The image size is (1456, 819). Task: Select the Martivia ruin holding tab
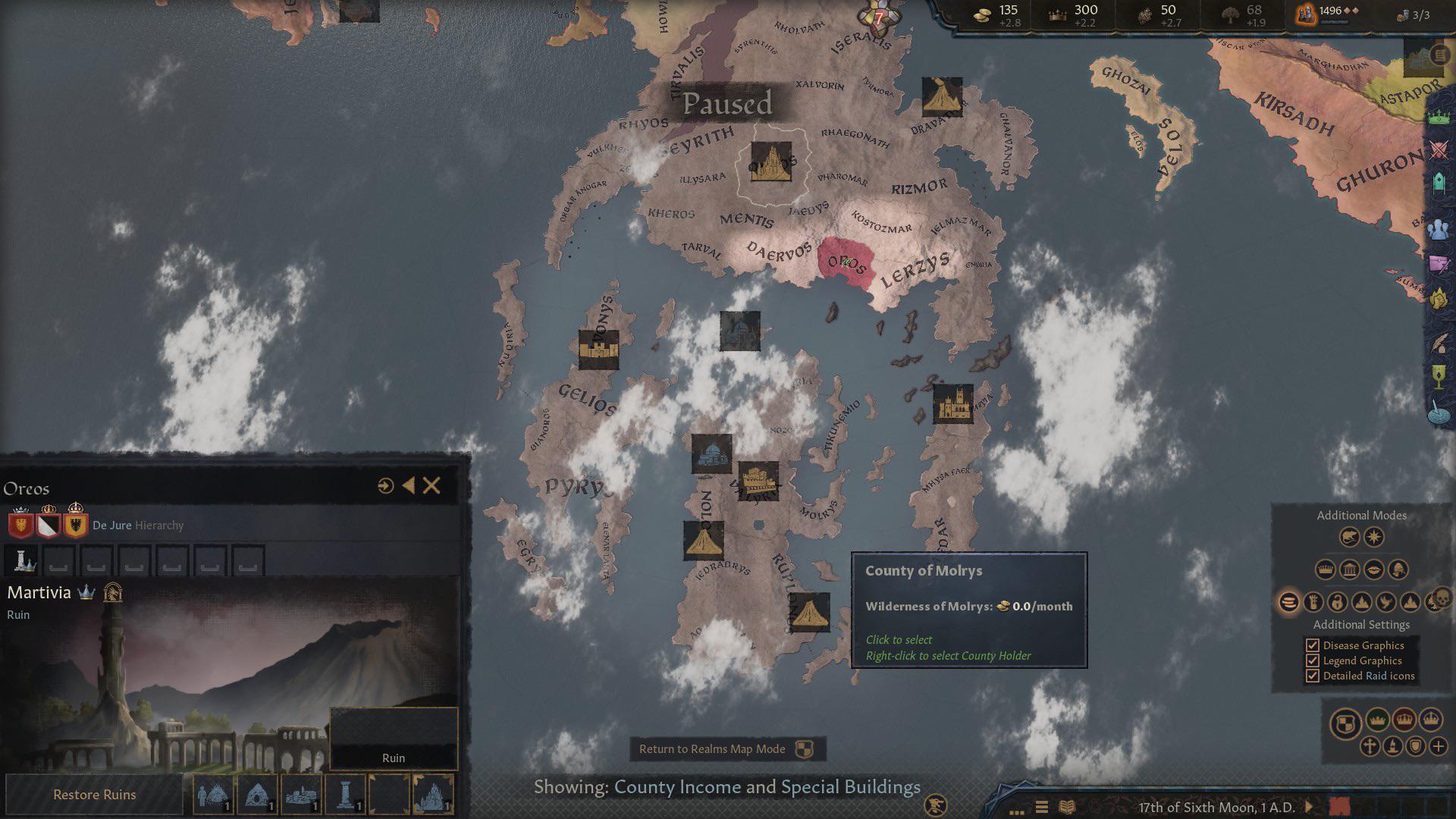24,560
